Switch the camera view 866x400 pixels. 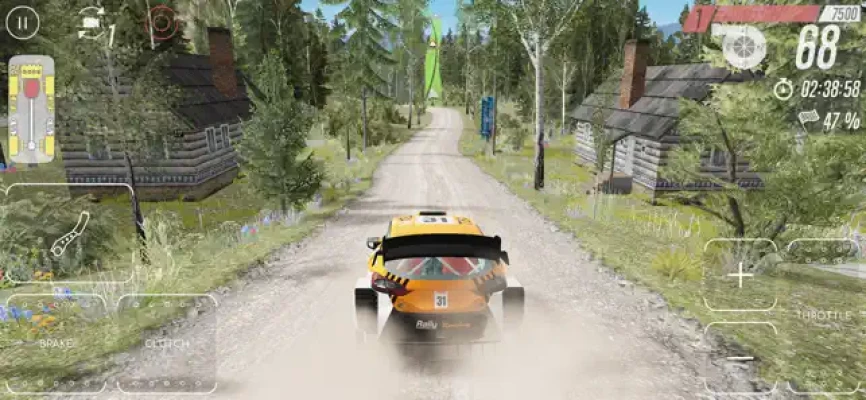pos(92,21)
